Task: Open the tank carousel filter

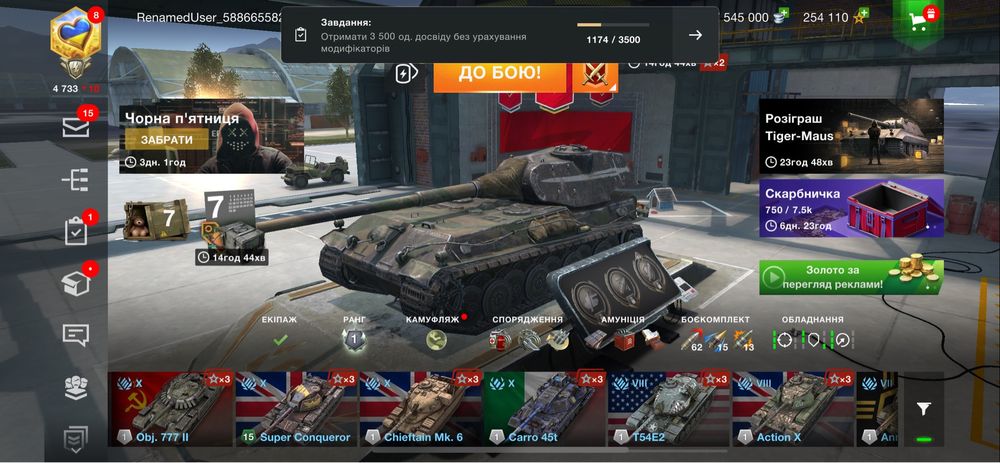Action: pos(923,408)
